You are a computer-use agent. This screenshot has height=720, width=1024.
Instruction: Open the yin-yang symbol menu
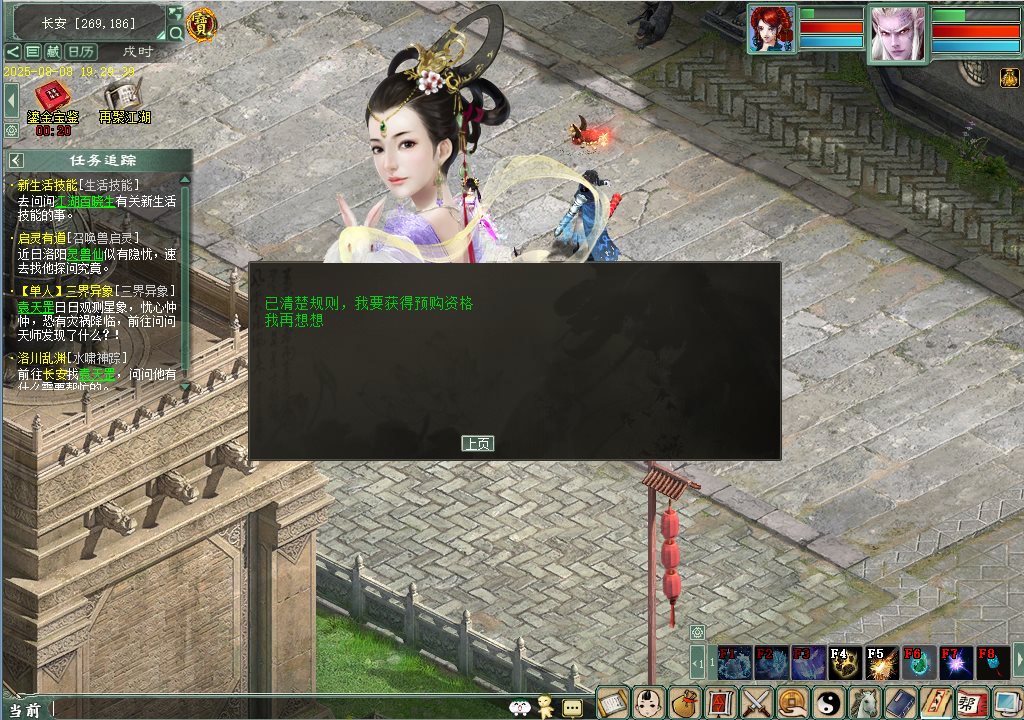coord(829,703)
